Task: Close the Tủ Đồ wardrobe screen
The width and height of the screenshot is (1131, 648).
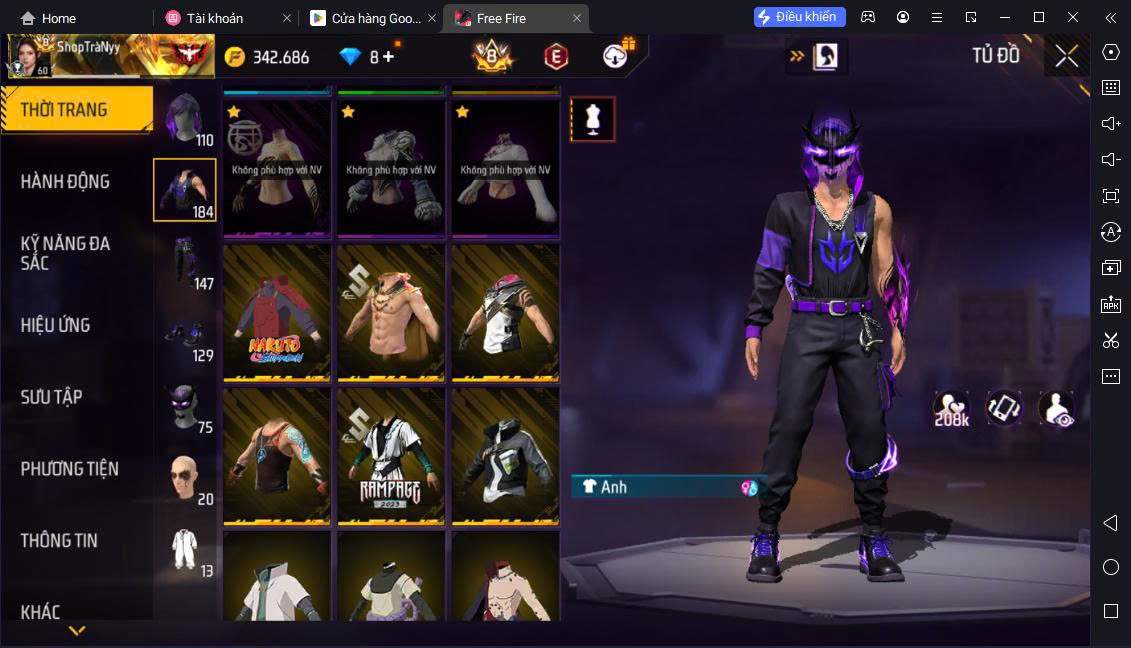Action: [1066, 57]
